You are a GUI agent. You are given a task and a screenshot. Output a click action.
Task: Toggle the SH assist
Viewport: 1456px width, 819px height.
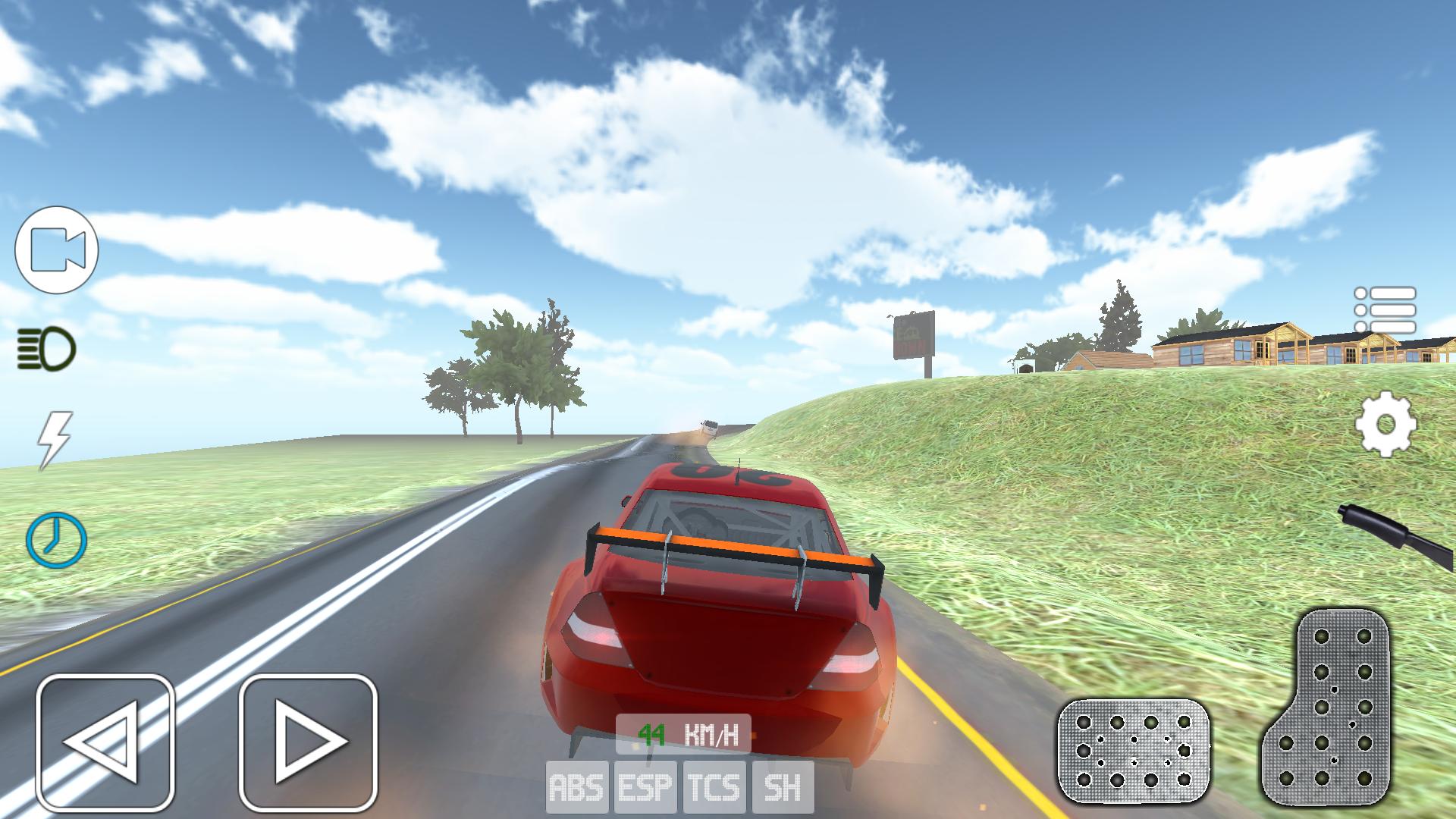pos(783,787)
